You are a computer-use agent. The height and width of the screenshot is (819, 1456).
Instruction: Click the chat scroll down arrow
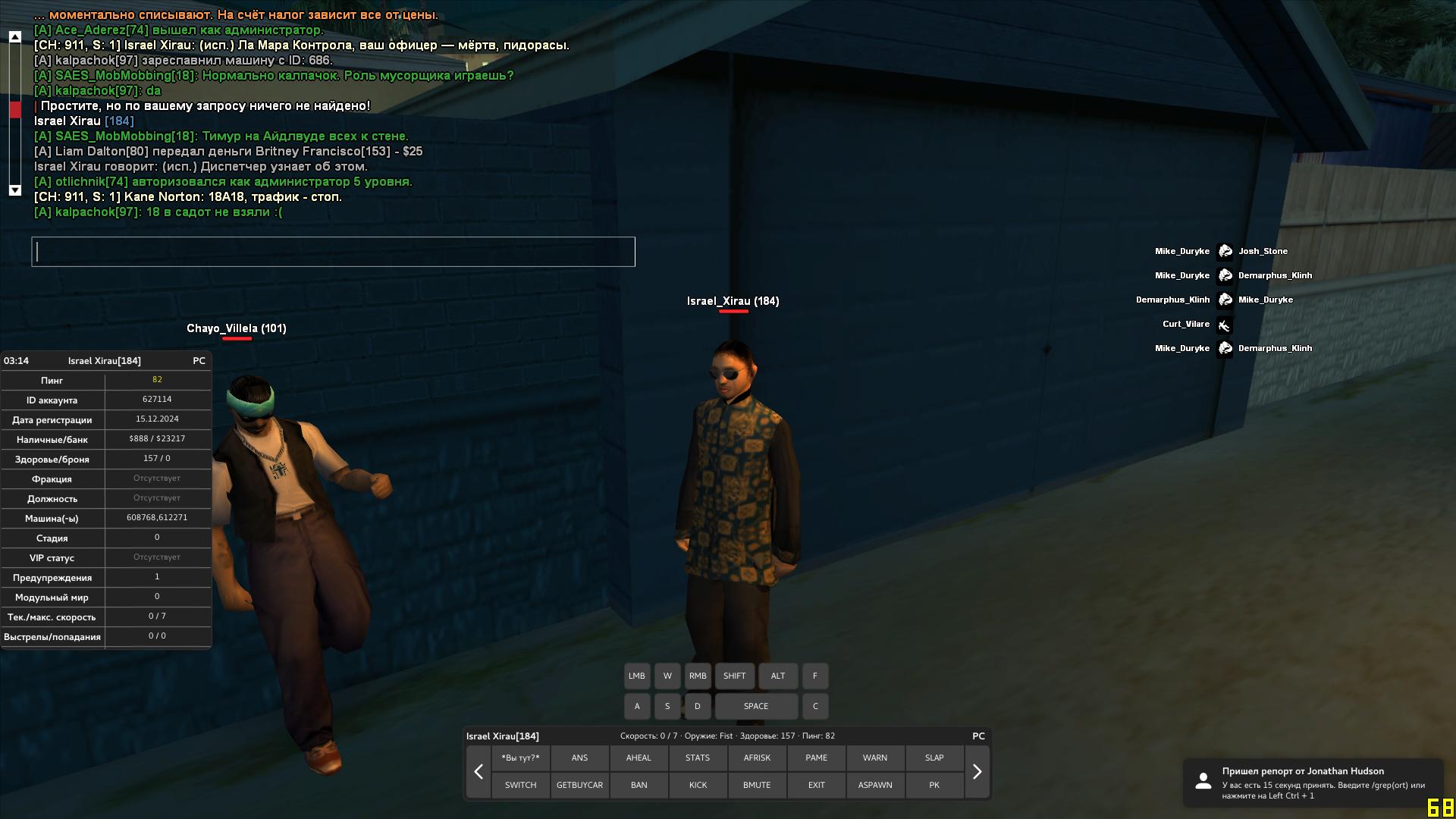pos(15,190)
